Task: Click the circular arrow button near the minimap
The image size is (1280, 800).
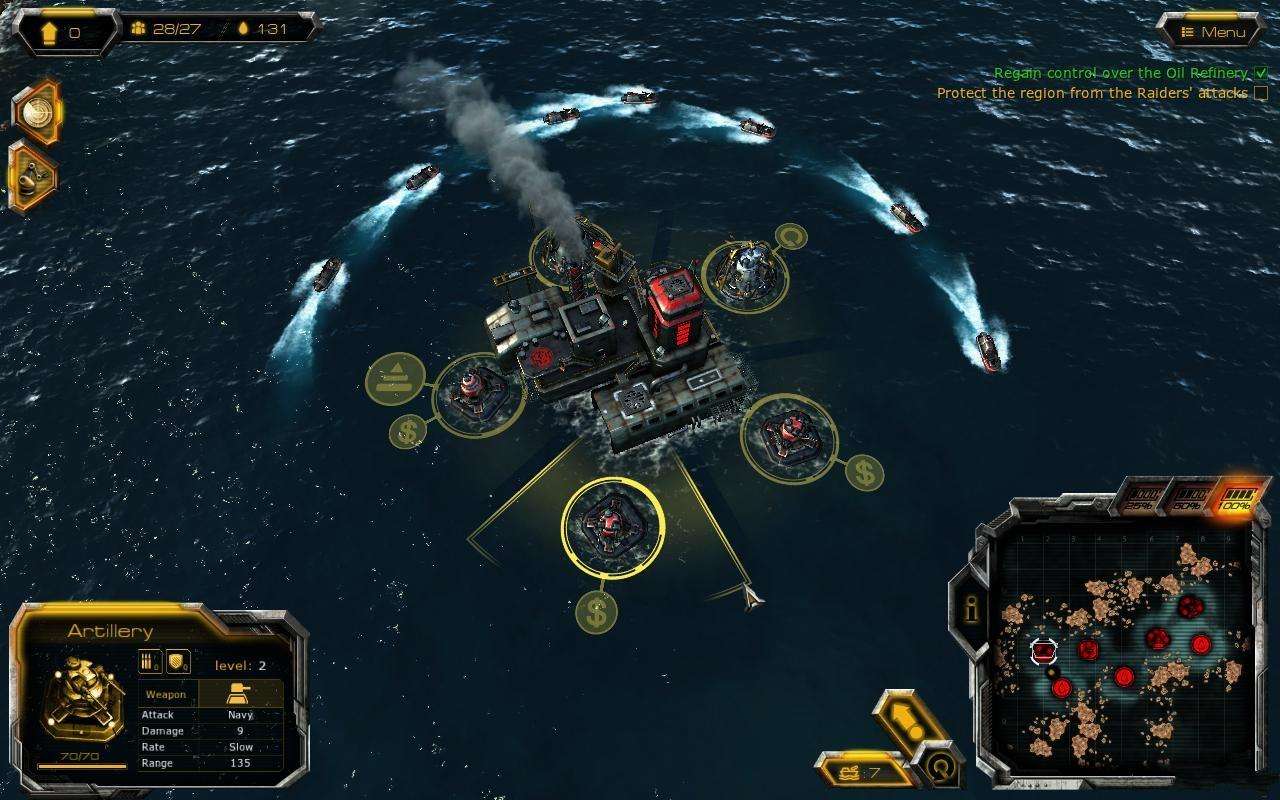Action: click(938, 768)
